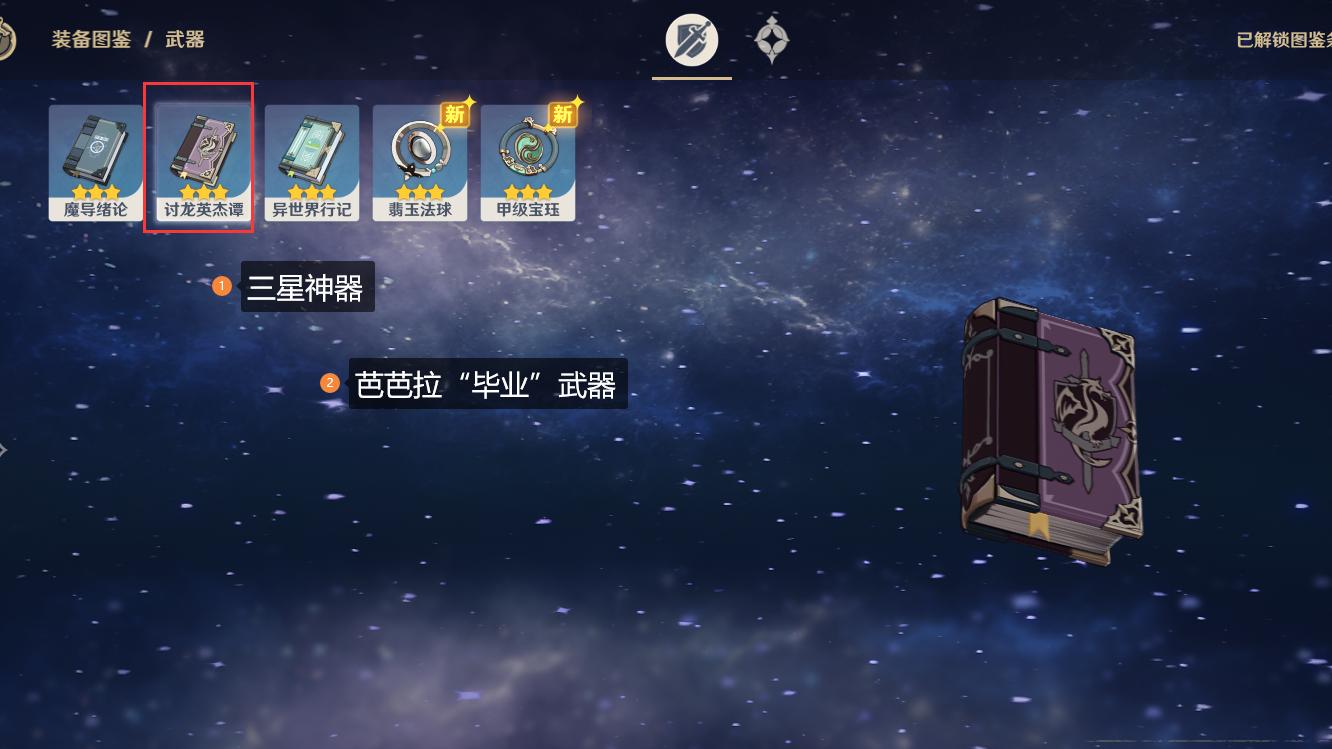Select the 翡玉法球 catalyst icon
This screenshot has width=1332, height=749.
tap(420, 160)
